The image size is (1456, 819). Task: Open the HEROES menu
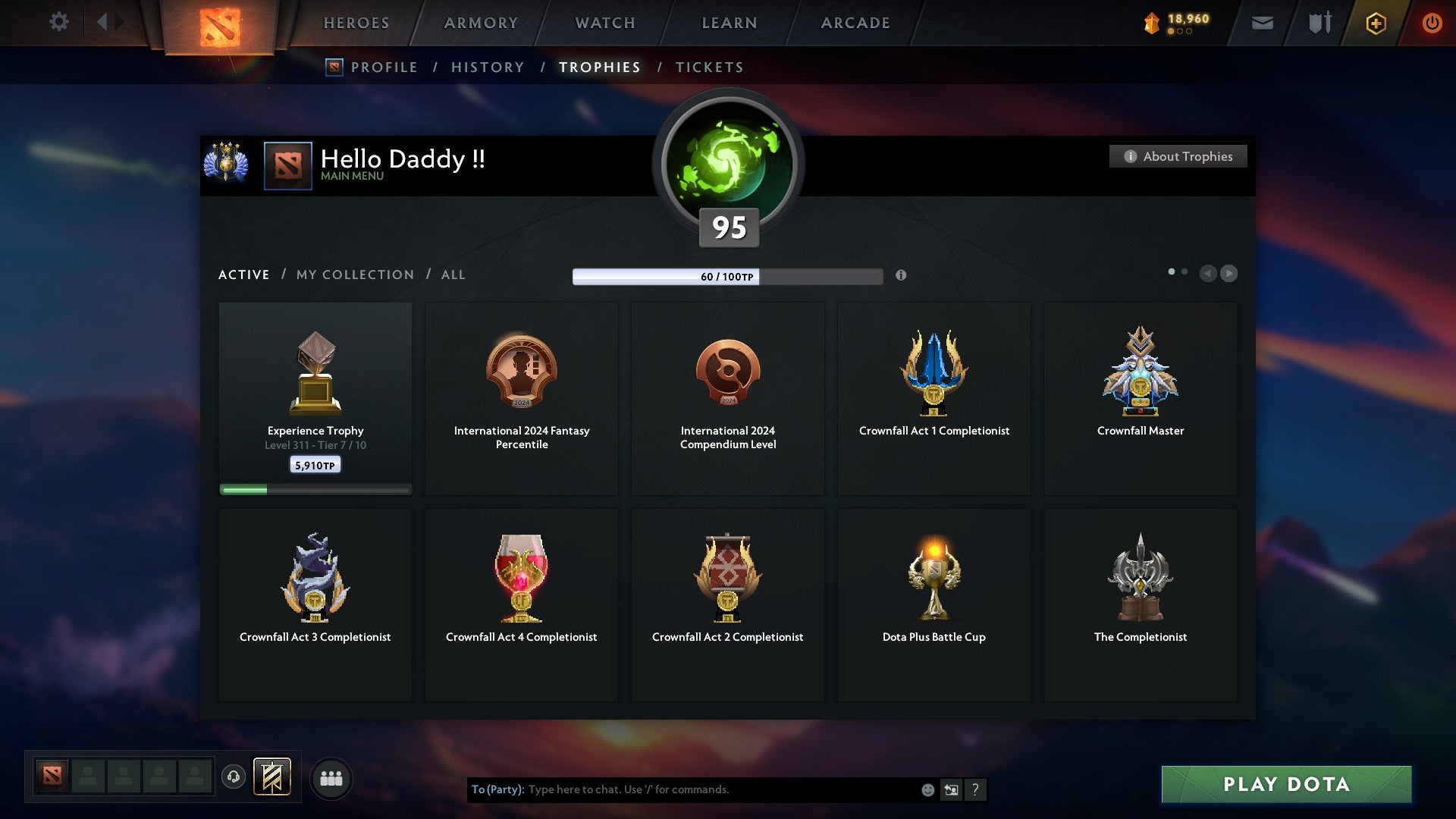(x=356, y=23)
